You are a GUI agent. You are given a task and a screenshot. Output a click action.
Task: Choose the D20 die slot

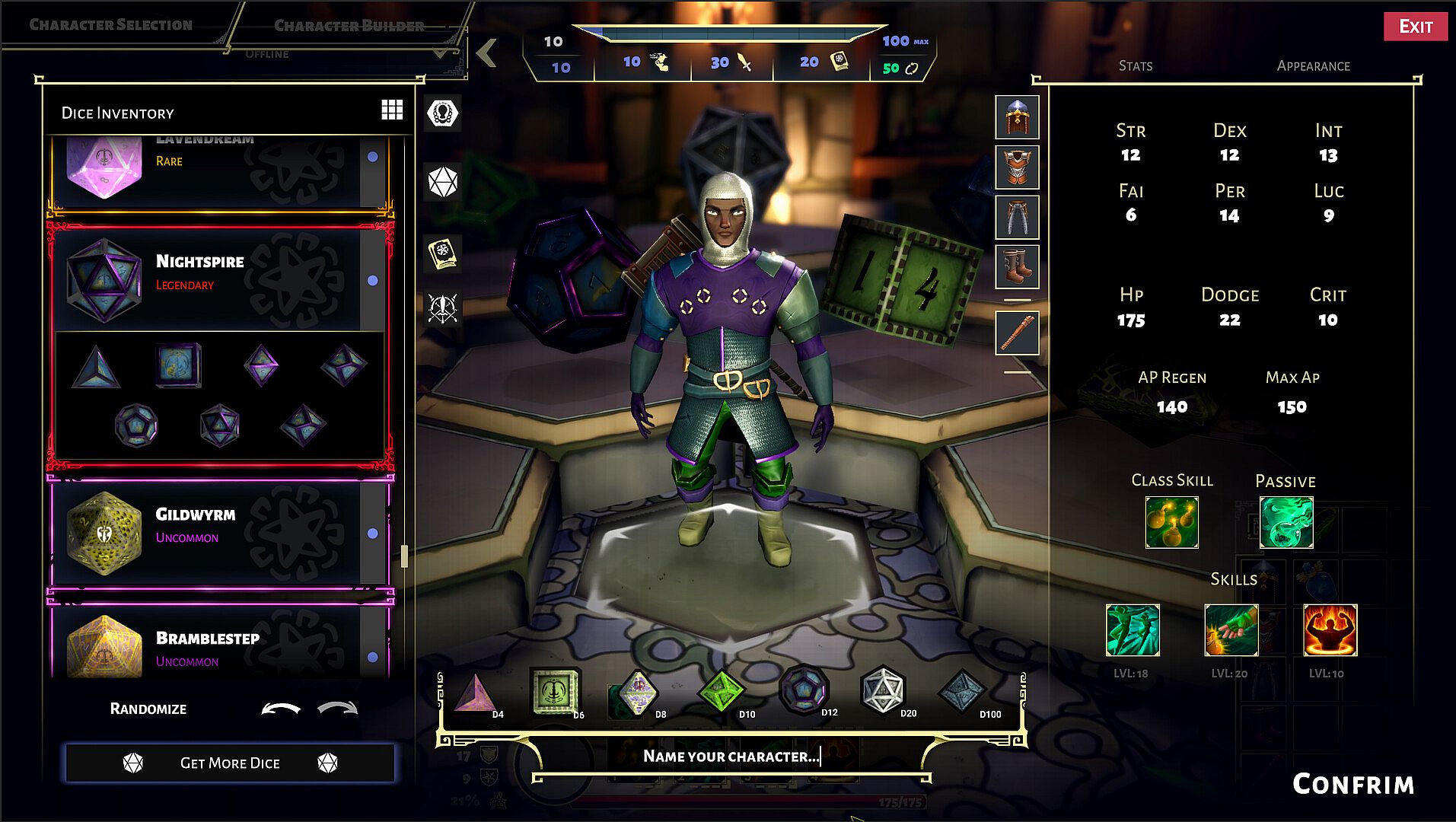(x=883, y=691)
